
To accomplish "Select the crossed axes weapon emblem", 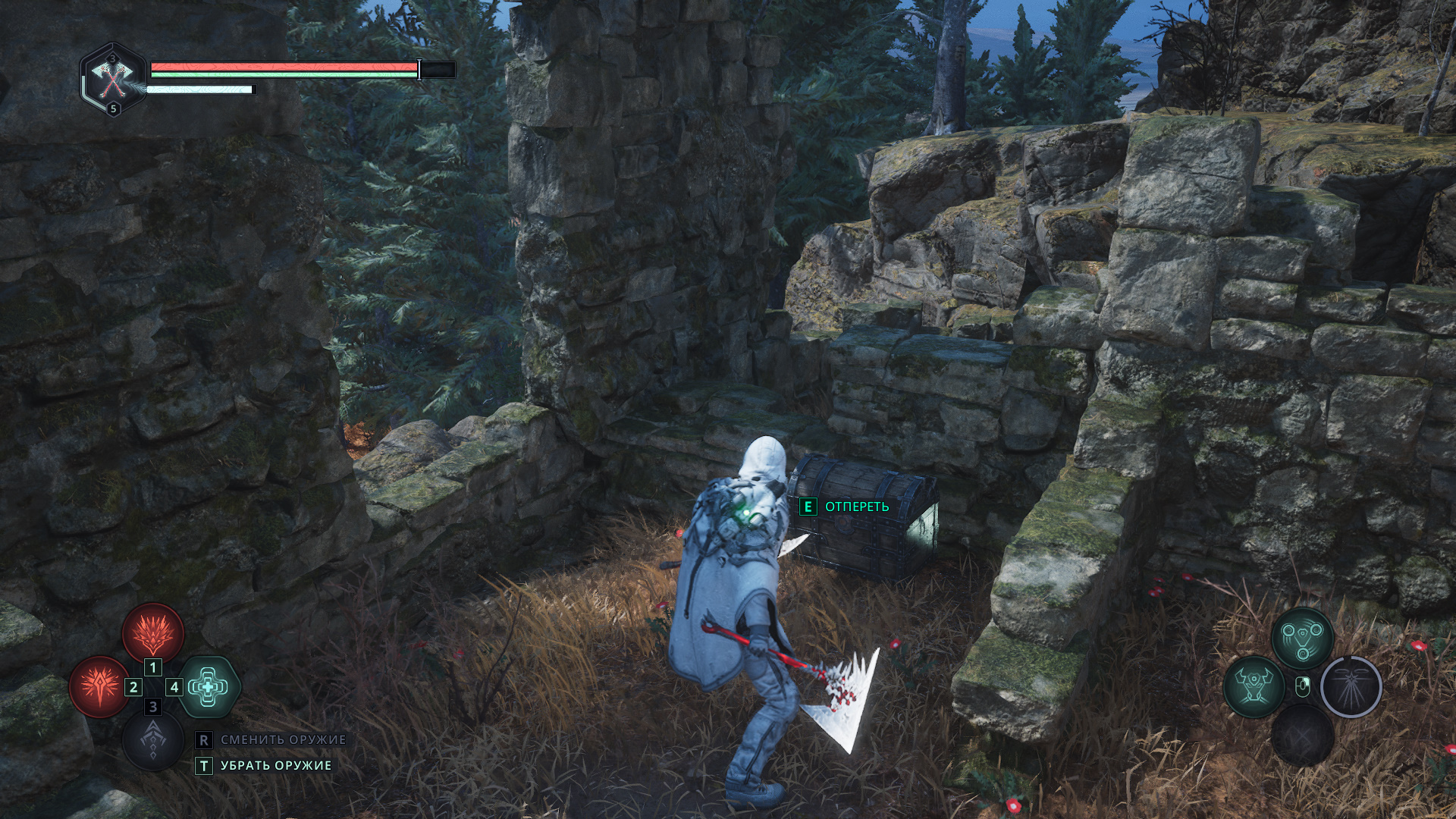I will 113,77.
